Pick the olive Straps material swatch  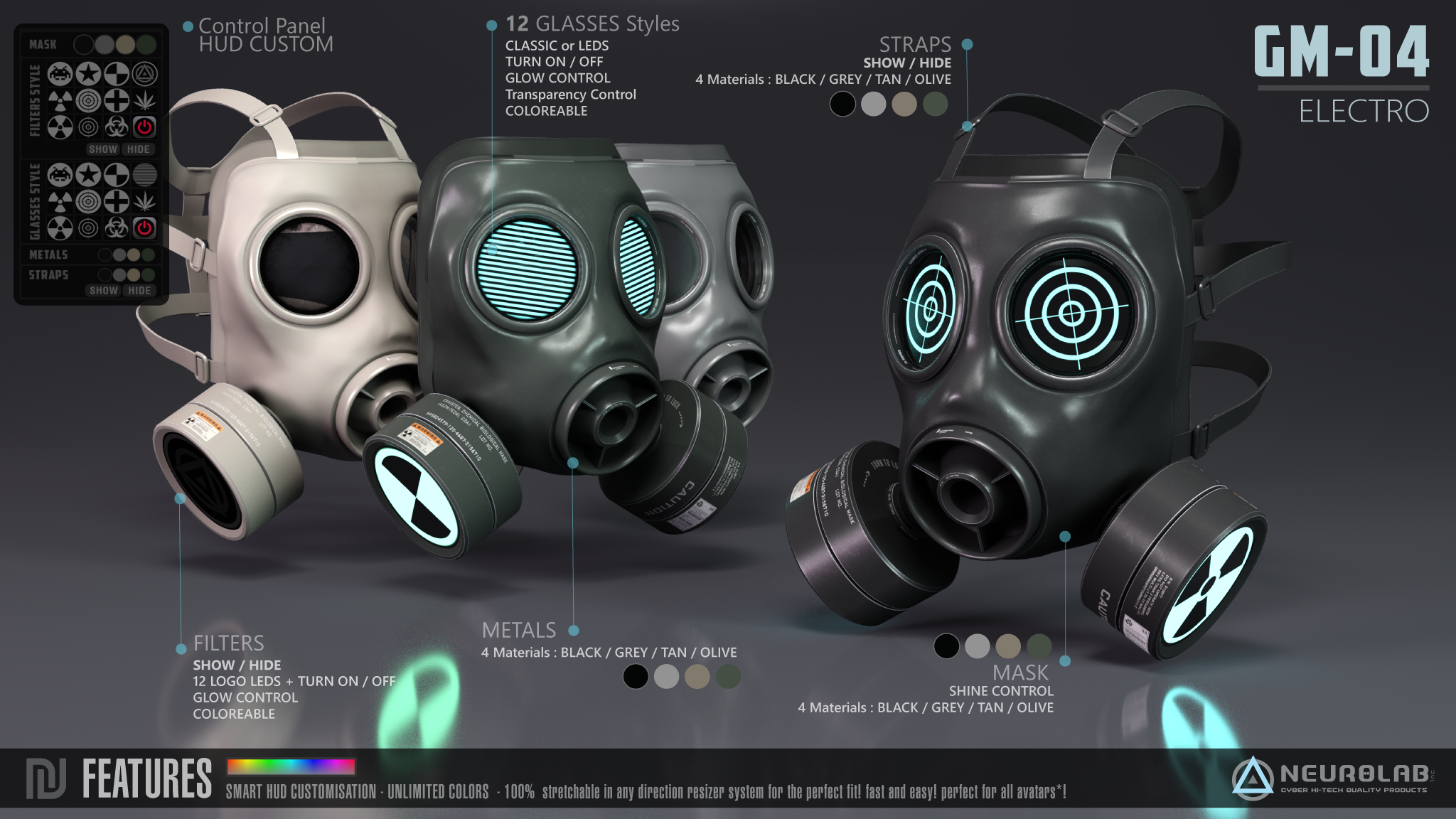click(x=148, y=274)
